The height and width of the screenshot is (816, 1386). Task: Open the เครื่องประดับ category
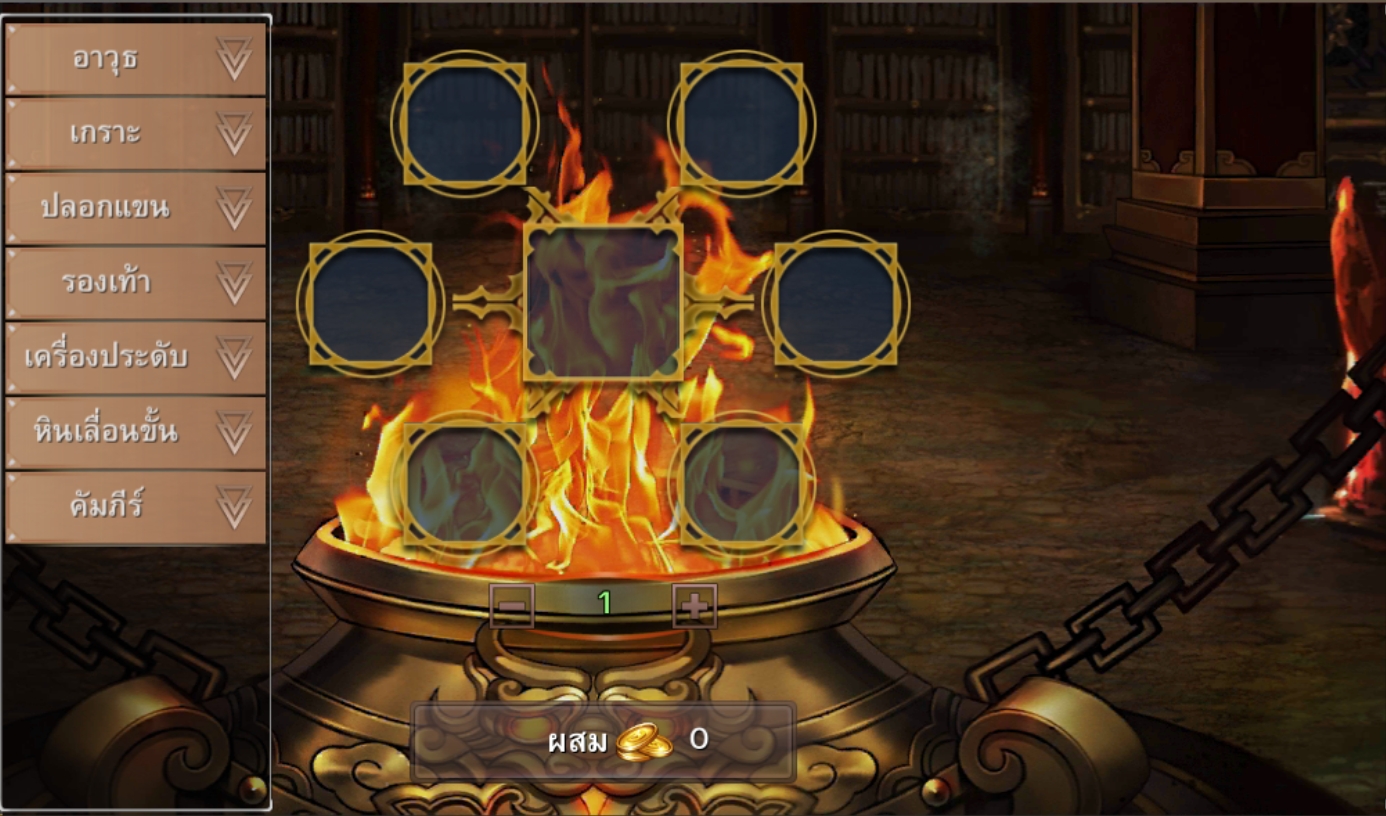pos(136,357)
